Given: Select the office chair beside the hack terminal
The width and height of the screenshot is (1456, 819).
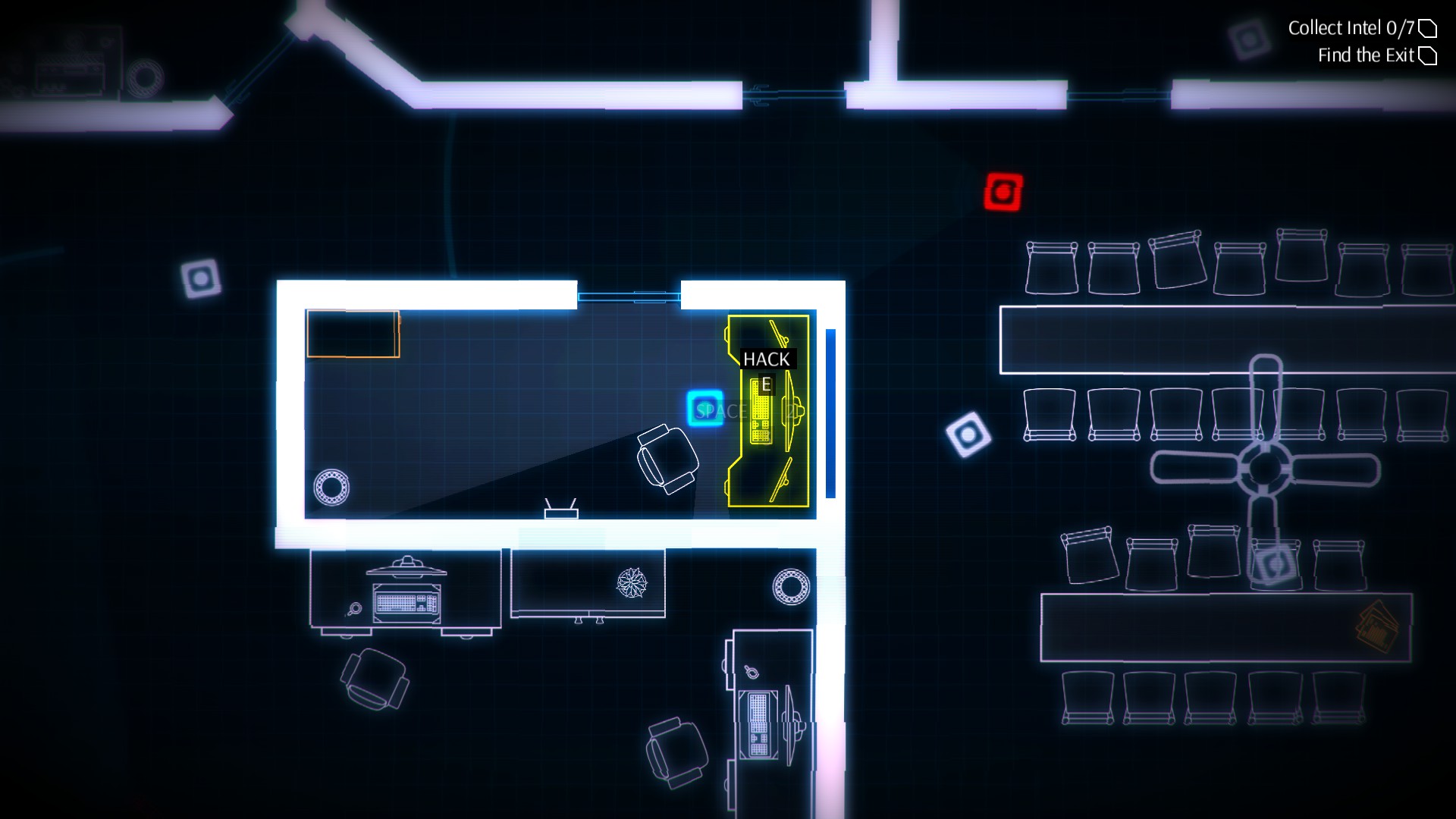Looking at the screenshot, I should pos(666,459).
